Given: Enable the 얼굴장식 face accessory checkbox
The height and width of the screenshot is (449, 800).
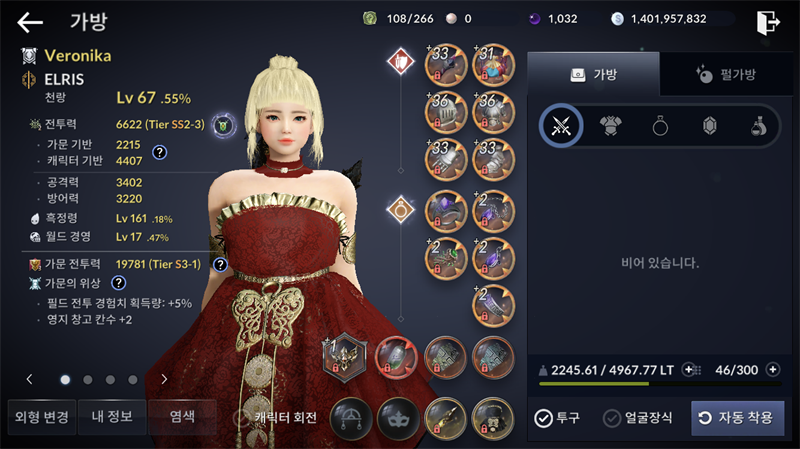Looking at the screenshot, I should click(x=612, y=418).
